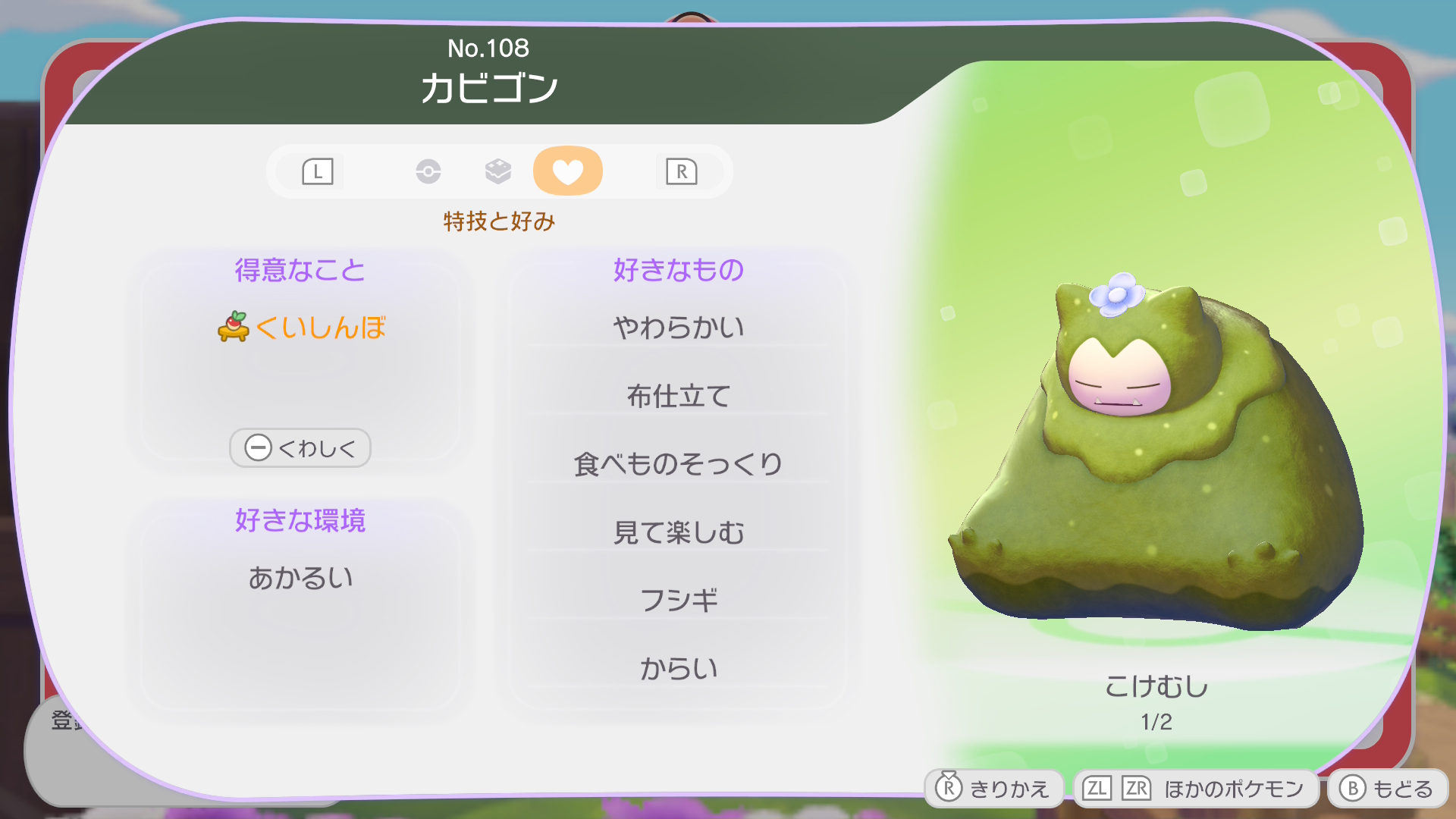This screenshot has width=1456, height=819.
Task: Select the heart 特技と好み tab
Action: click(567, 171)
